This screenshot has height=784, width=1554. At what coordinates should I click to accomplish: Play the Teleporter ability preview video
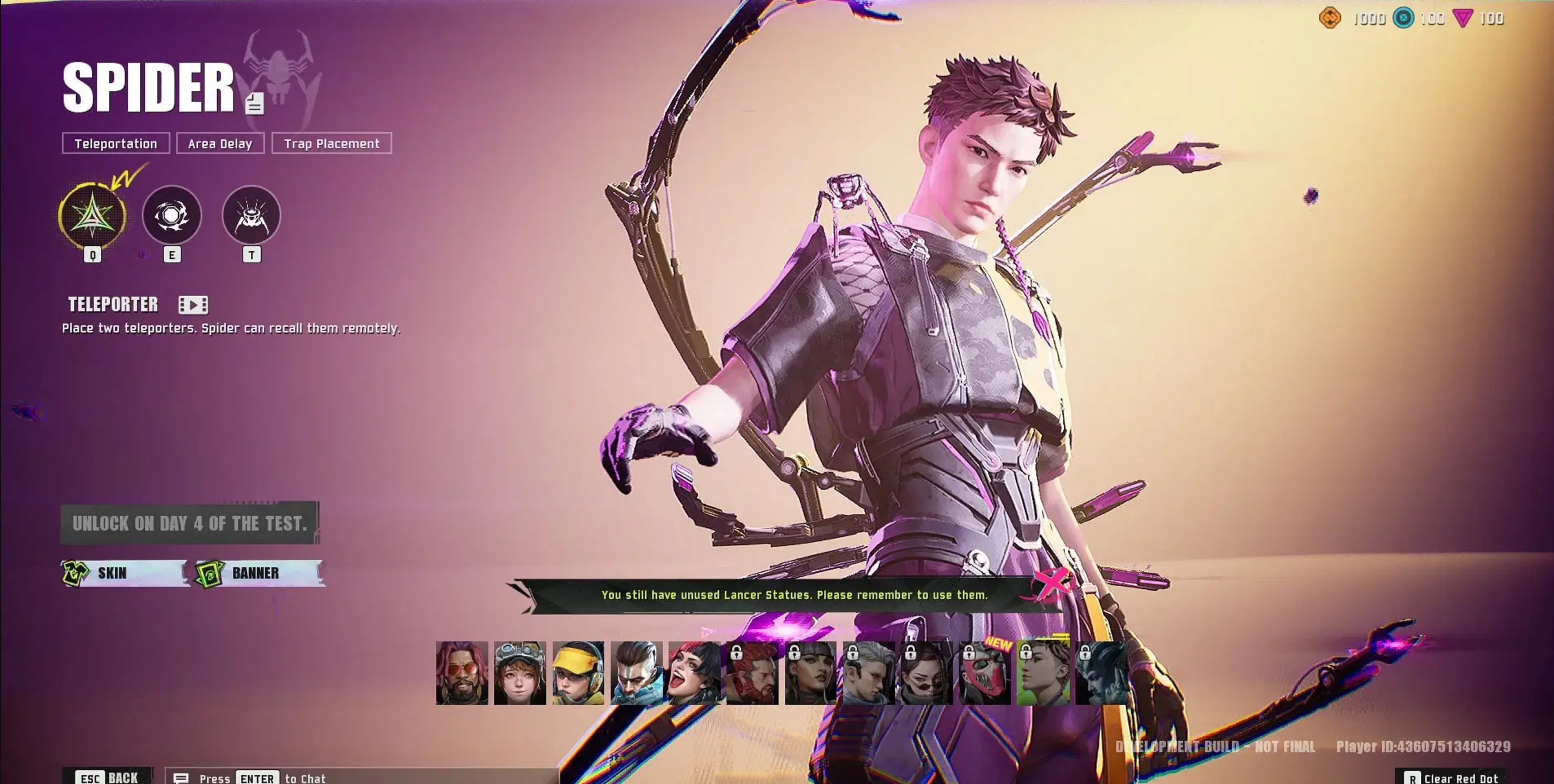[x=193, y=305]
